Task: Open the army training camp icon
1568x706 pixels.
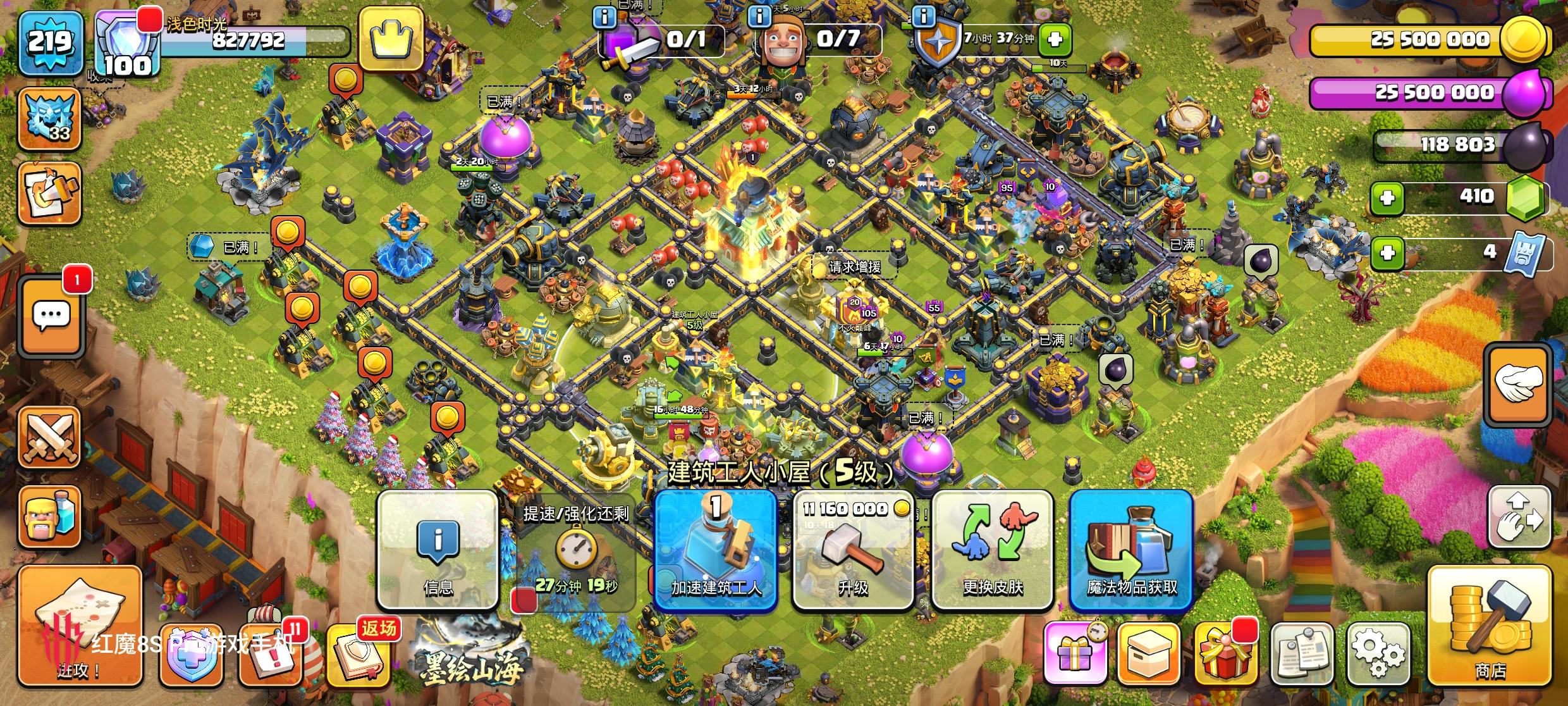Action: click(51, 516)
